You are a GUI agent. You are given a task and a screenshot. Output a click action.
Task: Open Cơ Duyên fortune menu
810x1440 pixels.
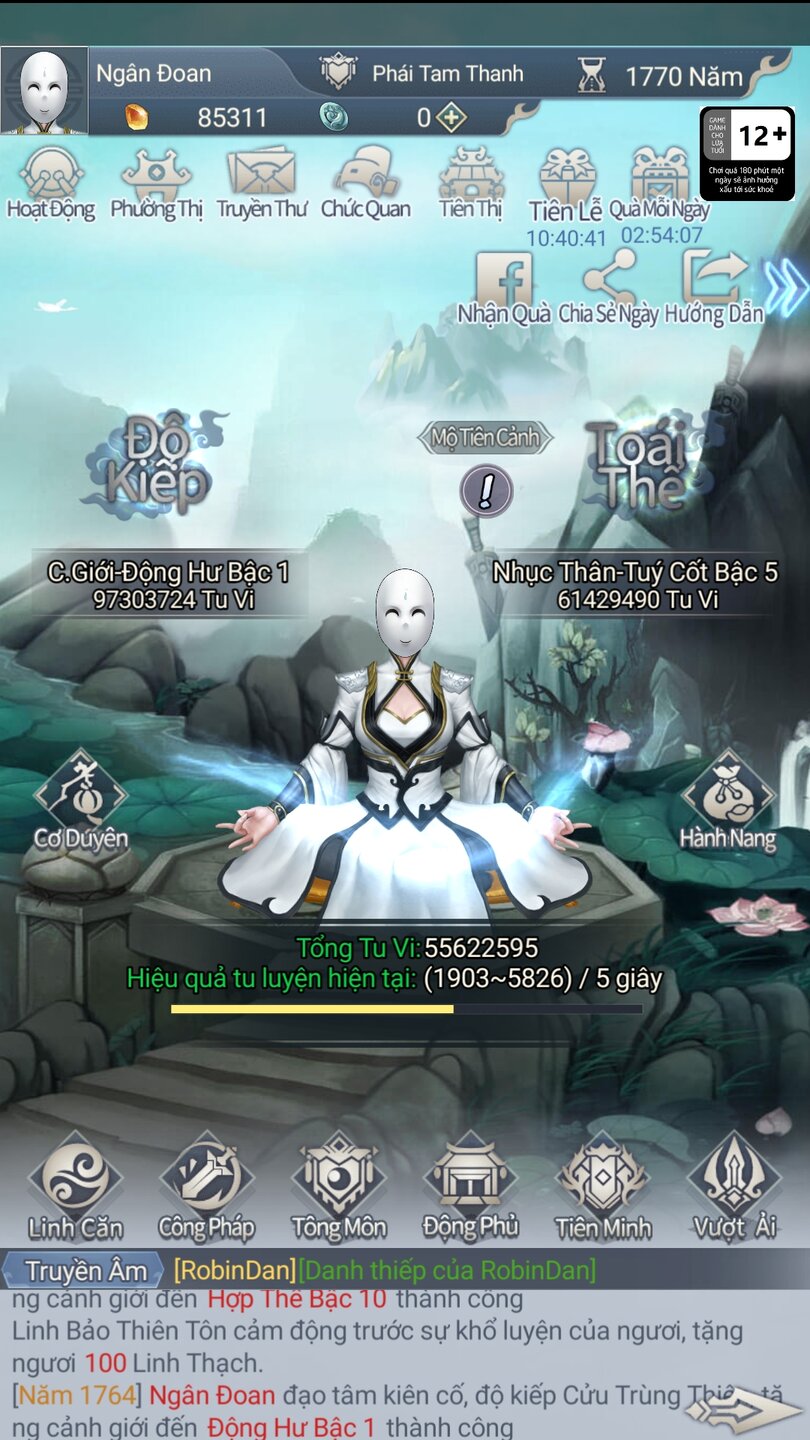[x=80, y=800]
